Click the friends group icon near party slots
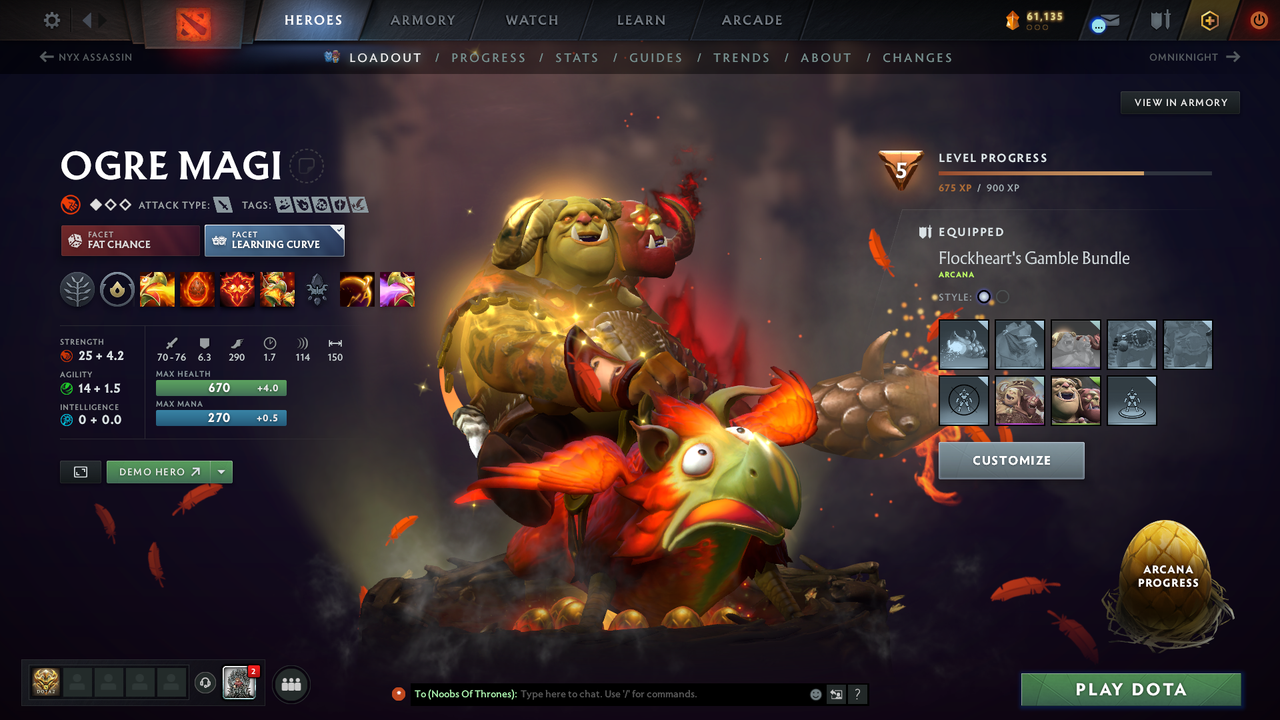 coord(289,683)
